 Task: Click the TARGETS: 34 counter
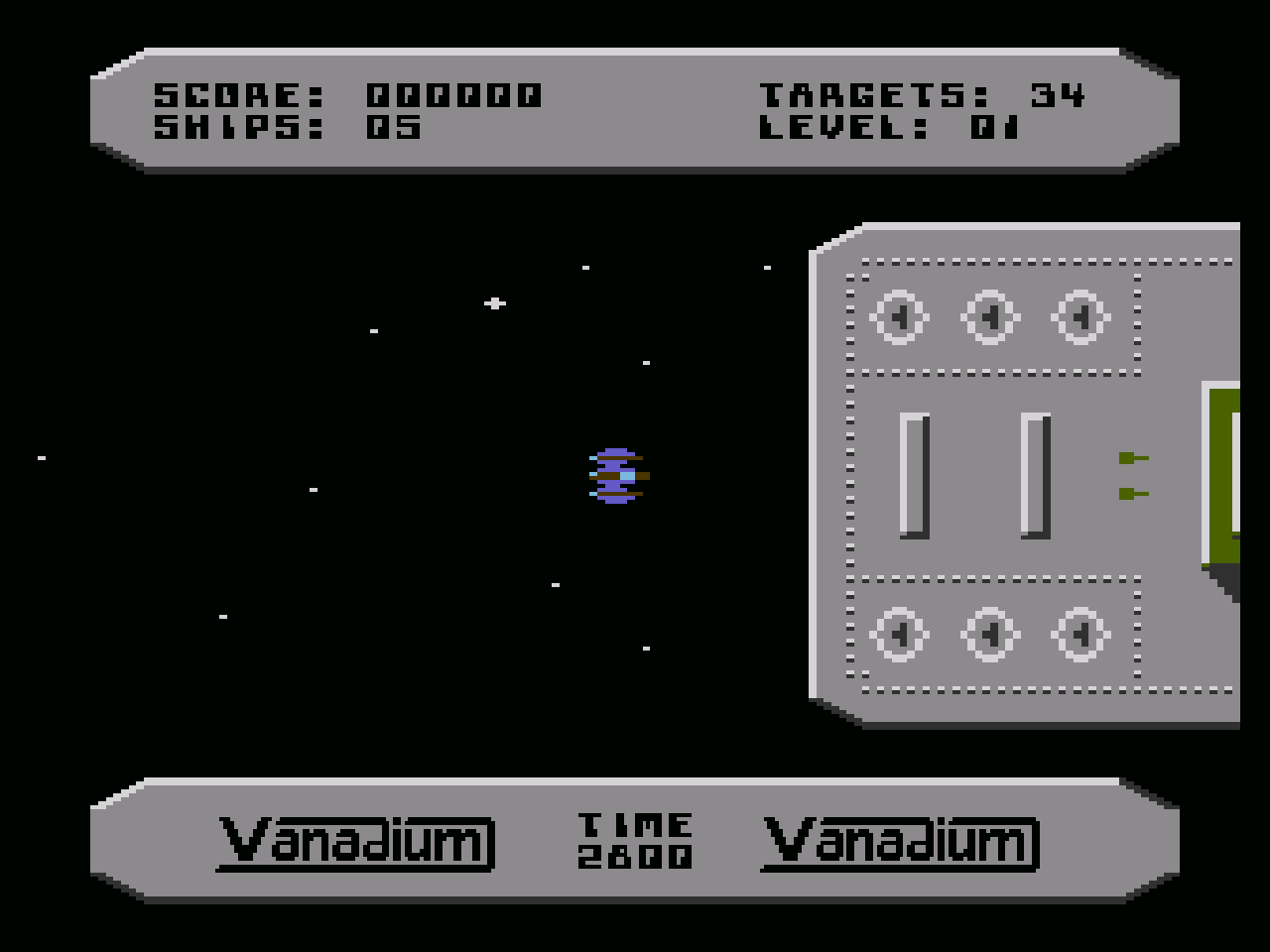tap(923, 95)
